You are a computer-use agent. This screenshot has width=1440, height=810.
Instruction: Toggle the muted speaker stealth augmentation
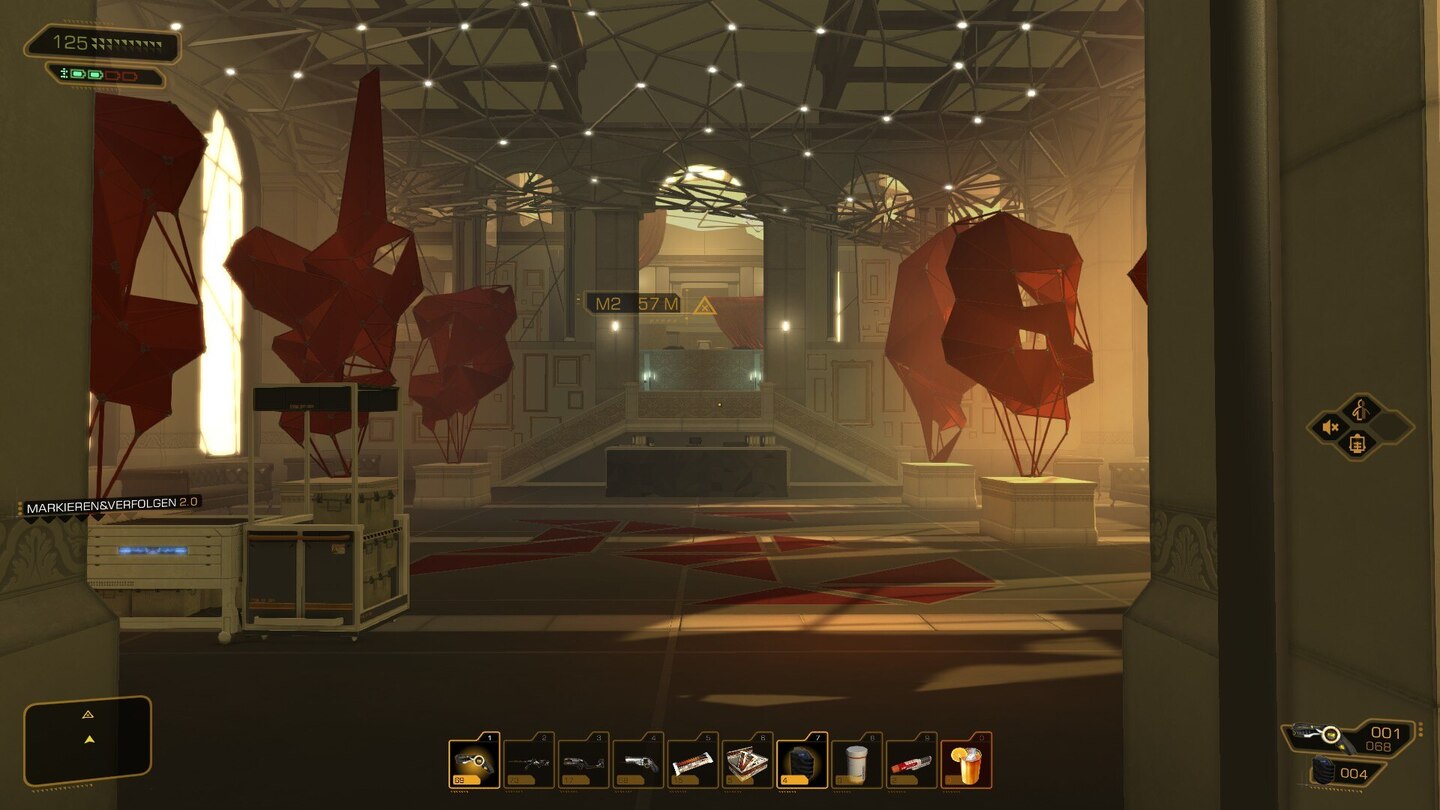tap(1332, 428)
